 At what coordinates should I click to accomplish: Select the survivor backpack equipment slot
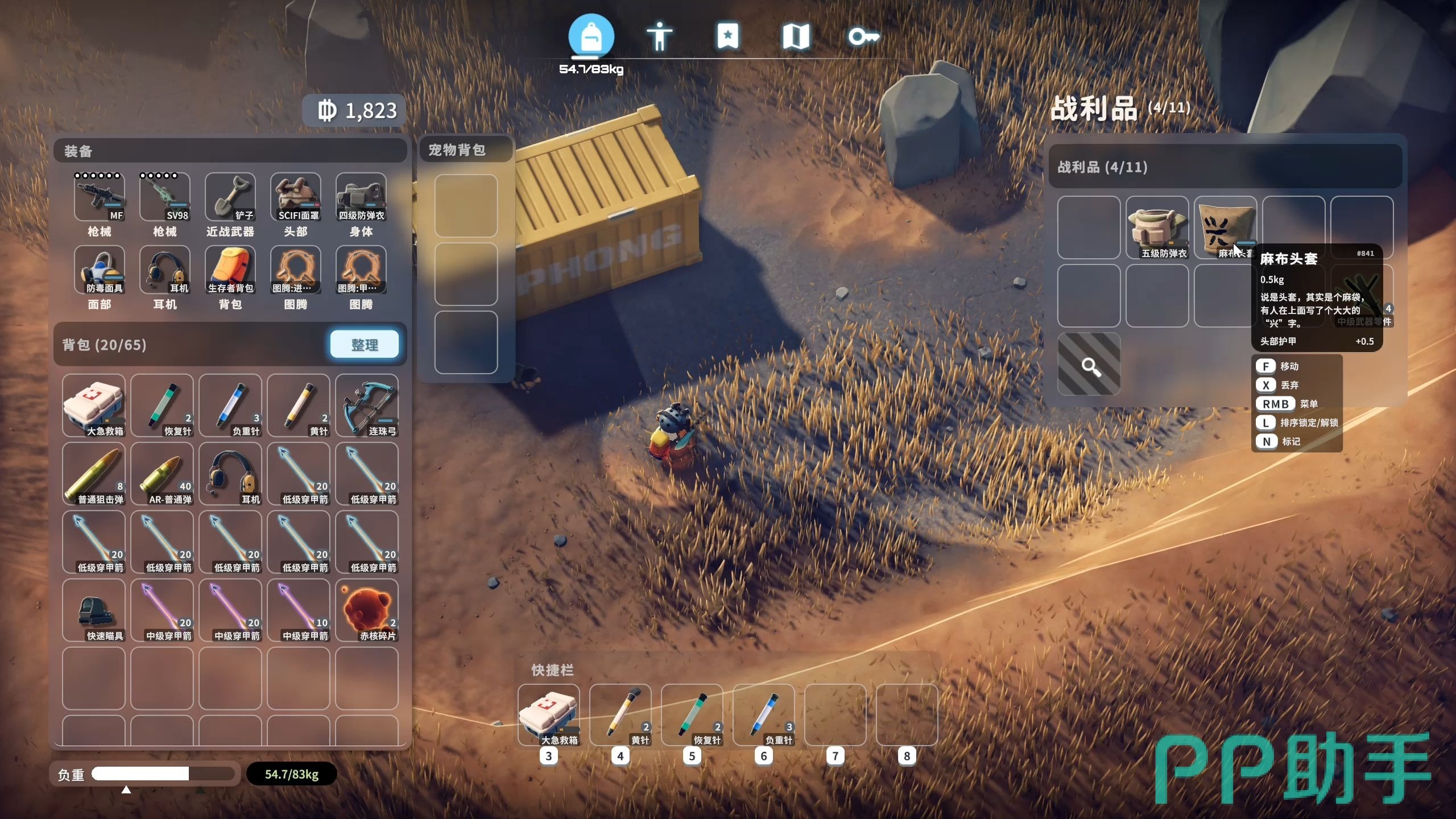pyautogui.click(x=230, y=270)
